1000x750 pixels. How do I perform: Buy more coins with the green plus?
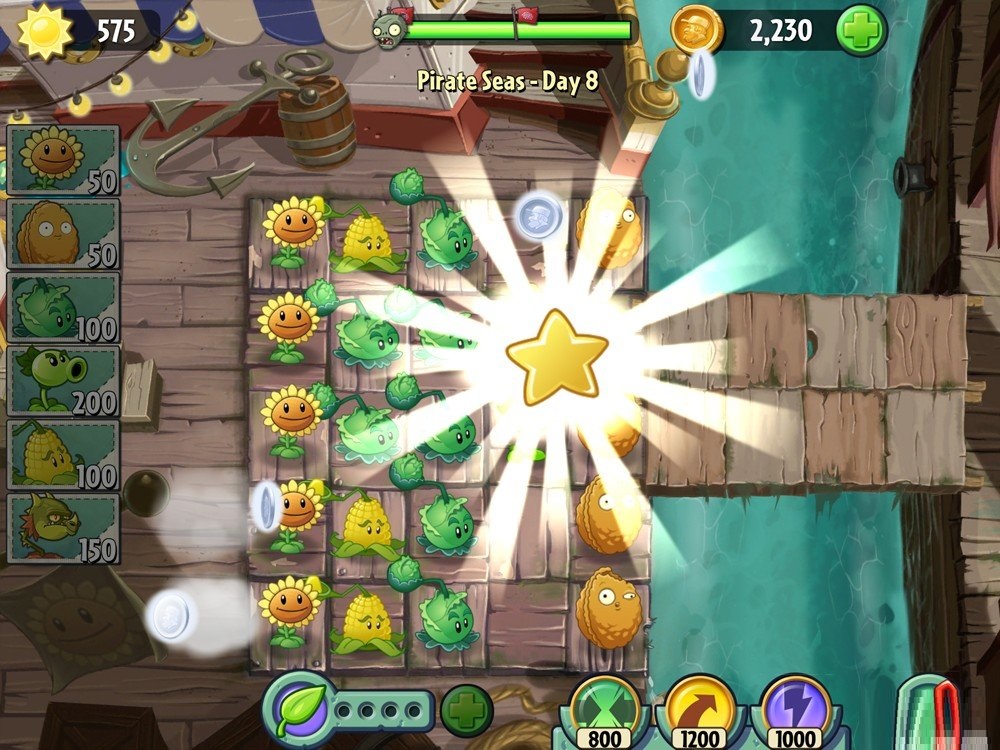pyautogui.click(x=861, y=30)
